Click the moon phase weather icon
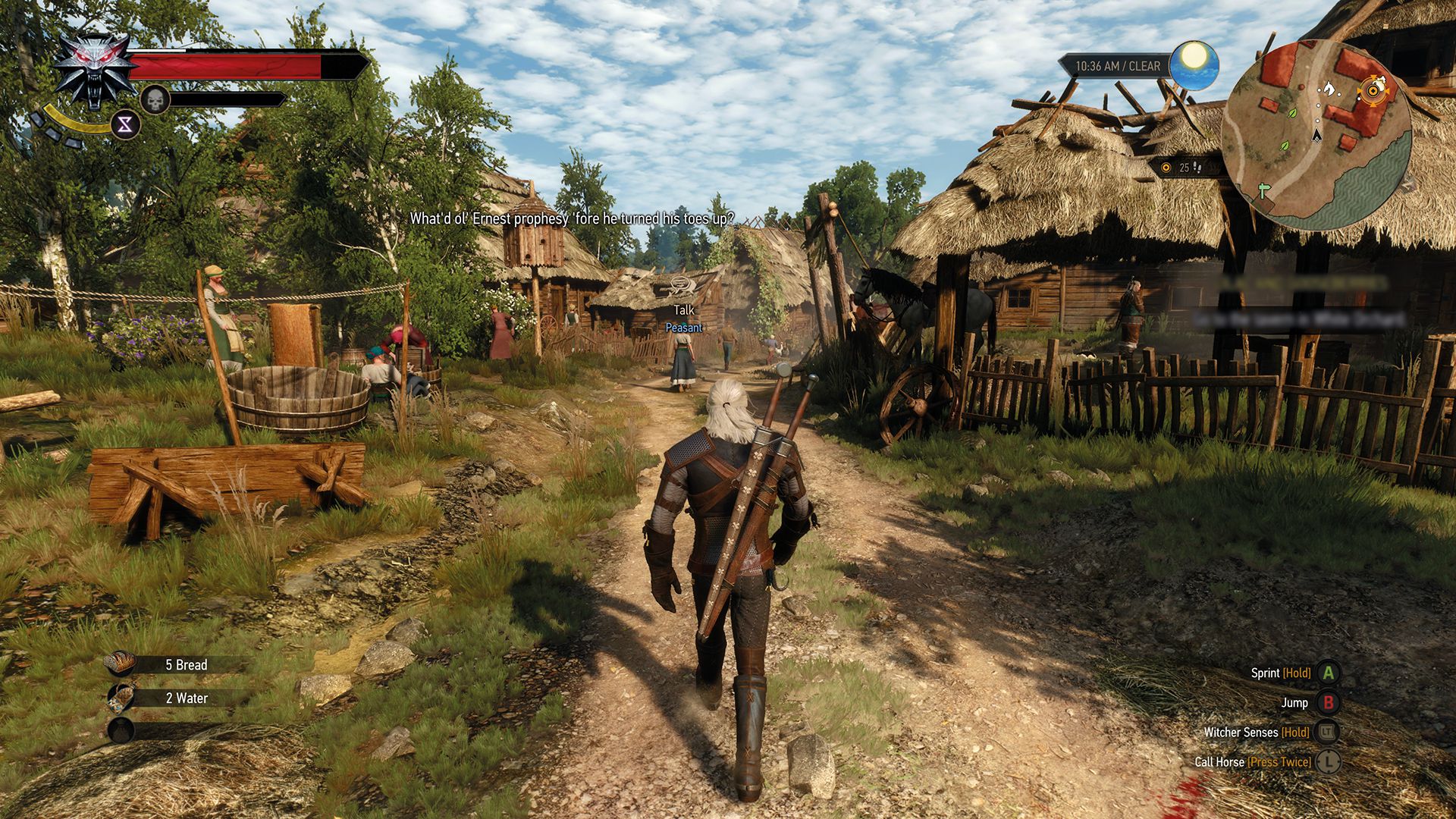Screen dimensions: 1456x819 (x=1193, y=65)
